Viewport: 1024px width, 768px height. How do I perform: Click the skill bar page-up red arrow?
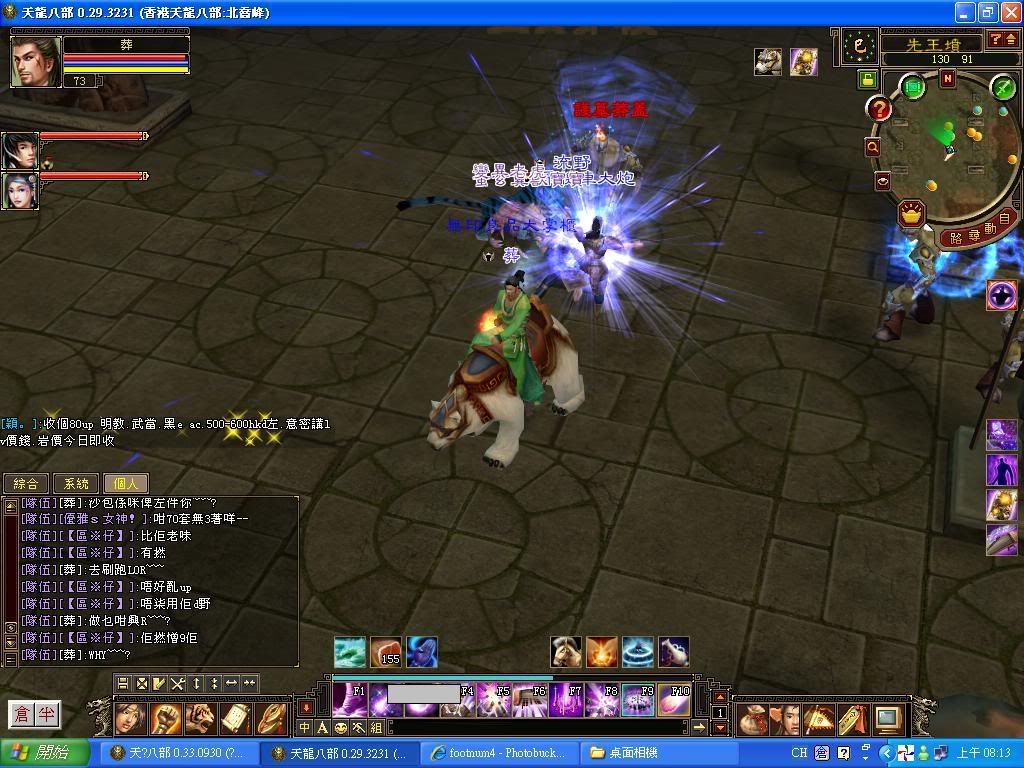pos(719,696)
